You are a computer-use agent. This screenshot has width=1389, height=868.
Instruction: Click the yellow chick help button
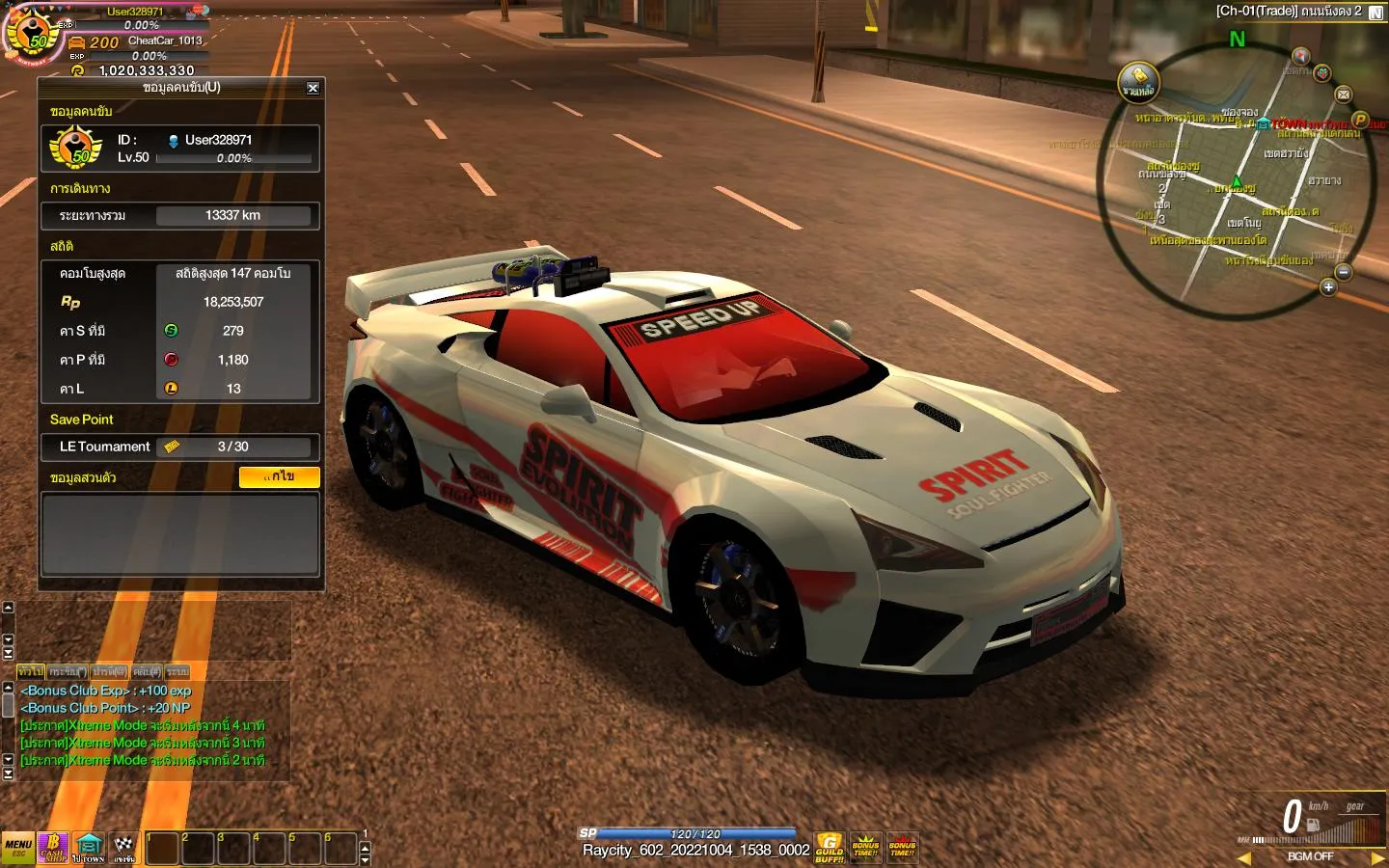[1138, 82]
